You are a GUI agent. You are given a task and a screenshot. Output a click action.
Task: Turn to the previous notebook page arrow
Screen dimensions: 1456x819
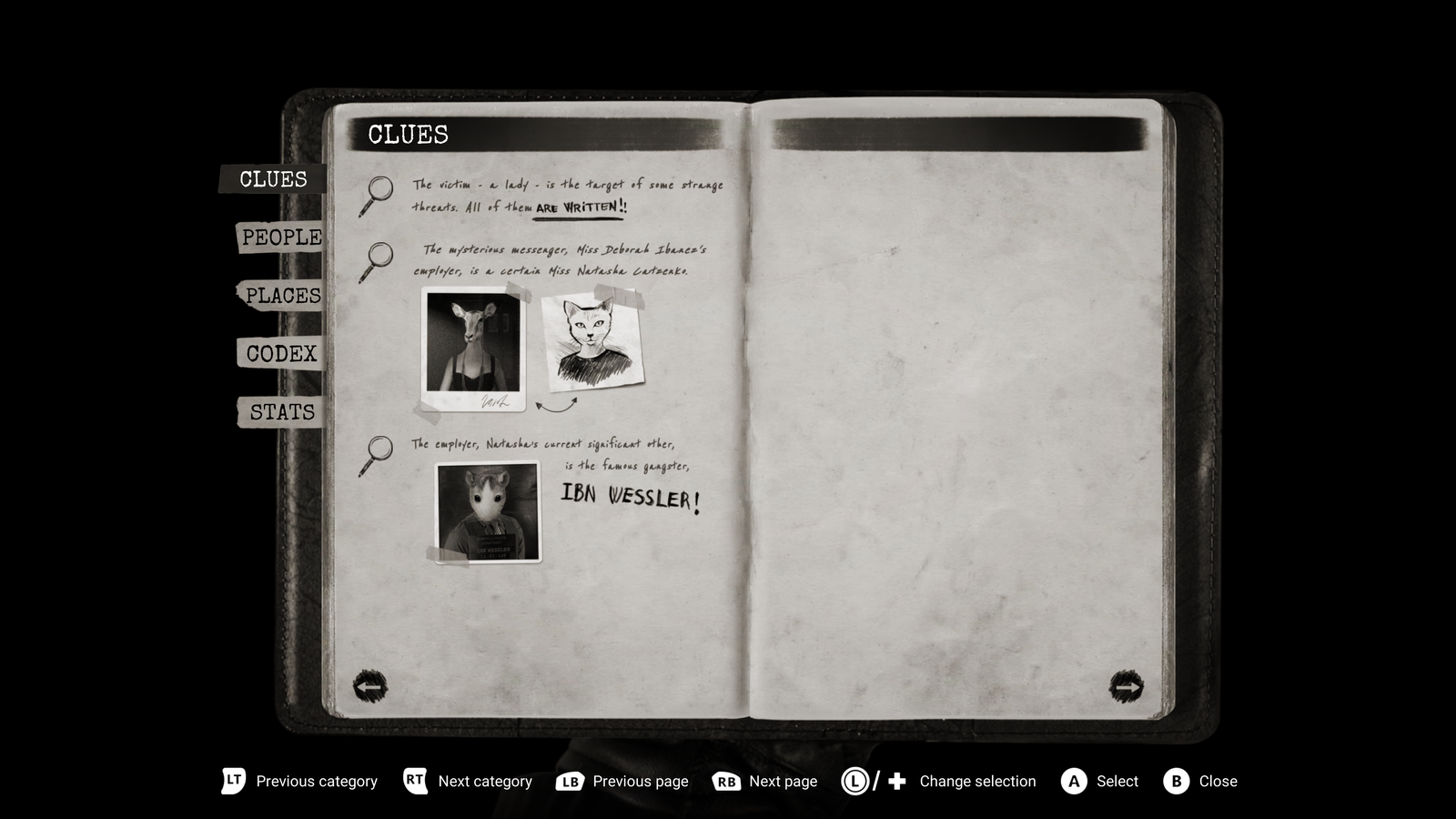[370, 686]
